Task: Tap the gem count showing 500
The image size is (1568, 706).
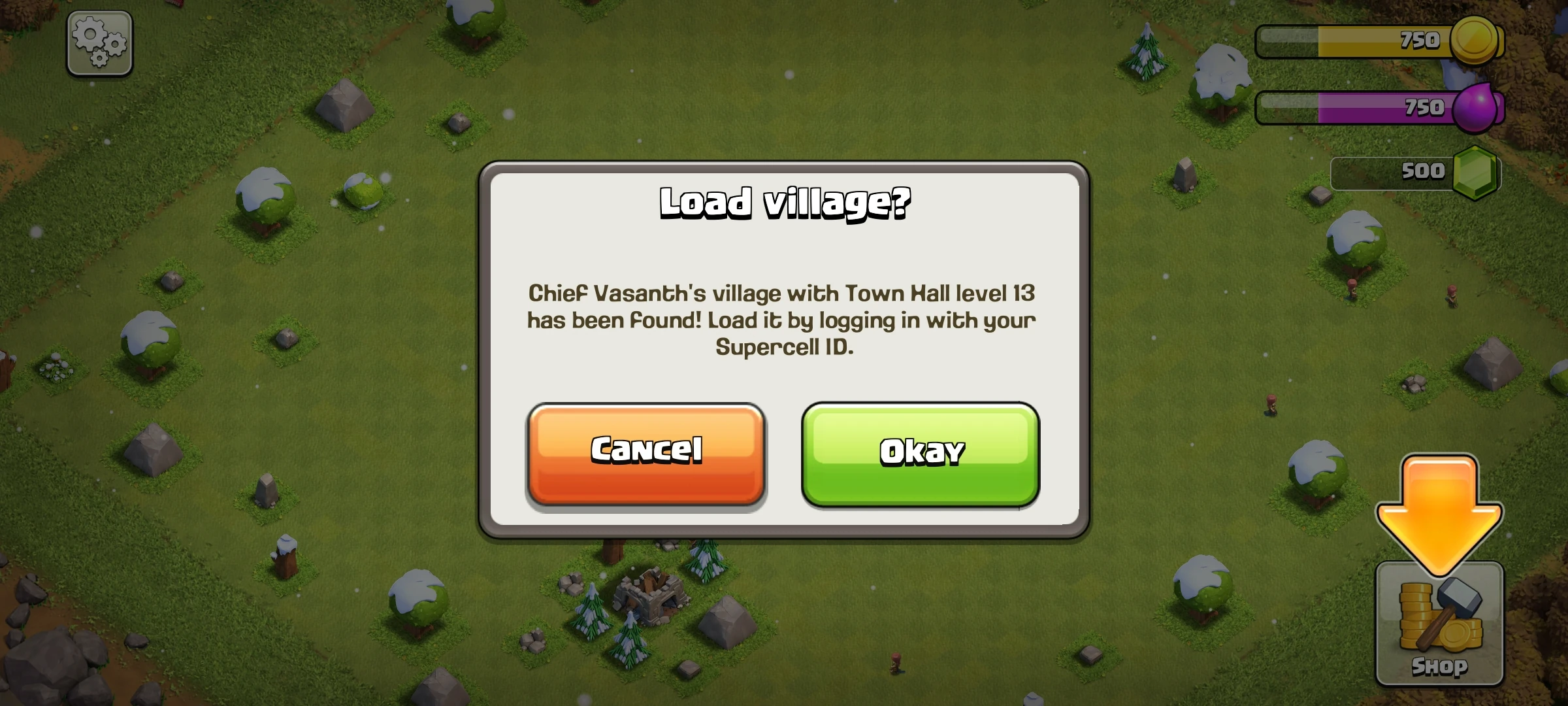Action: pos(1424,171)
